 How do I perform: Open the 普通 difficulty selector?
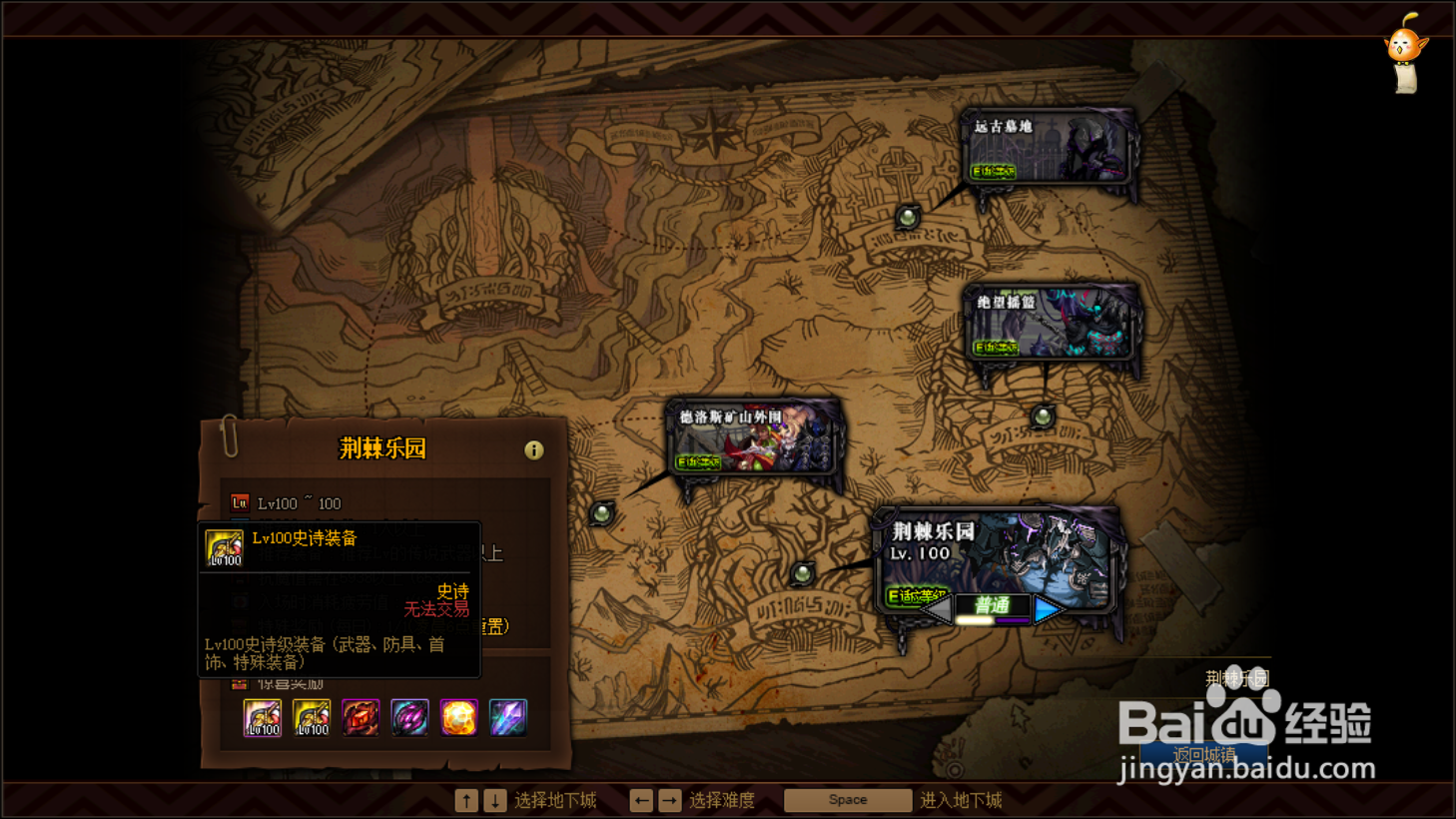[x=993, y=605]
